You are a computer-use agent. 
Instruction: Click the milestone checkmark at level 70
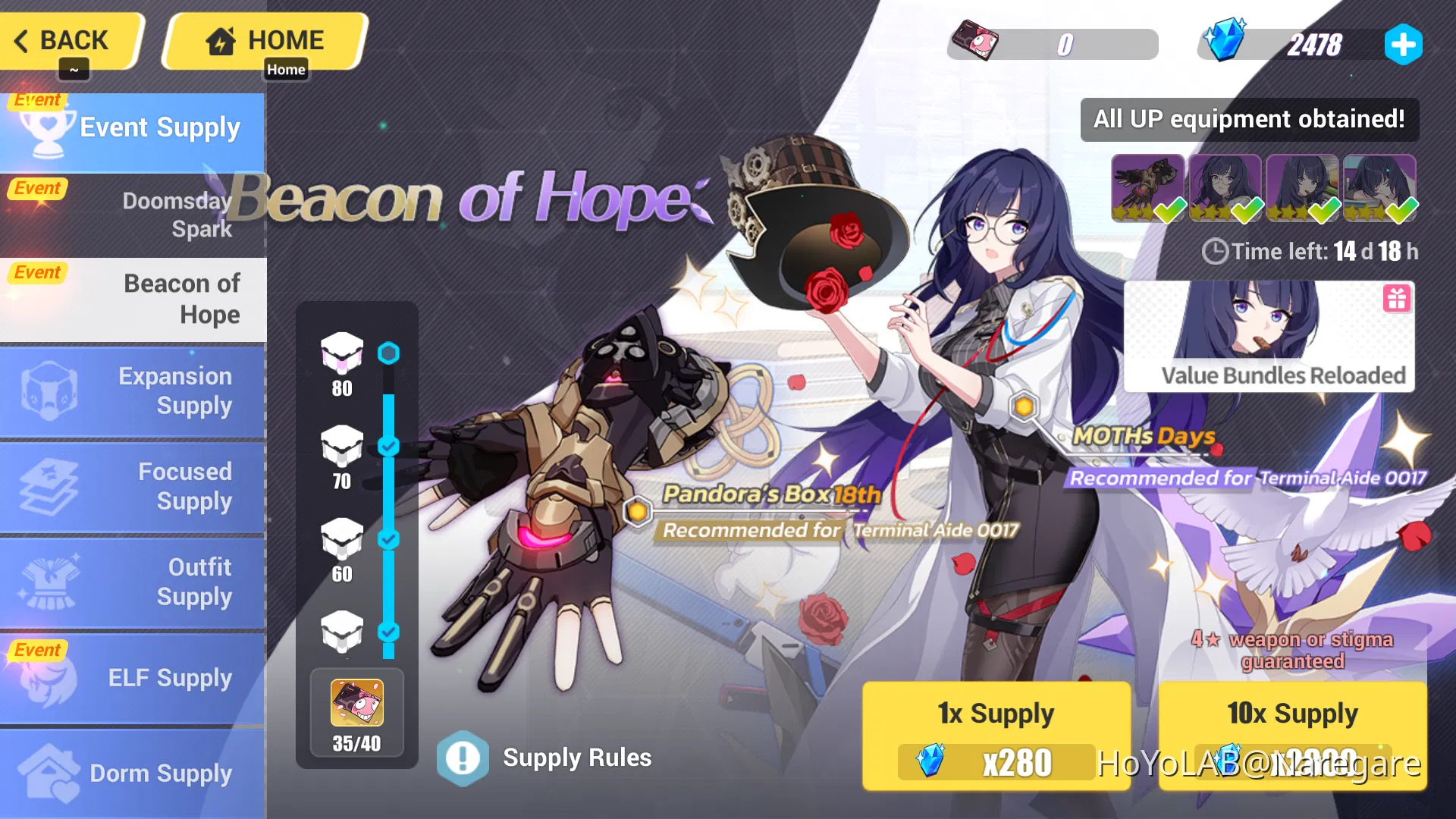pyautogui.click(x=390, y=447)
